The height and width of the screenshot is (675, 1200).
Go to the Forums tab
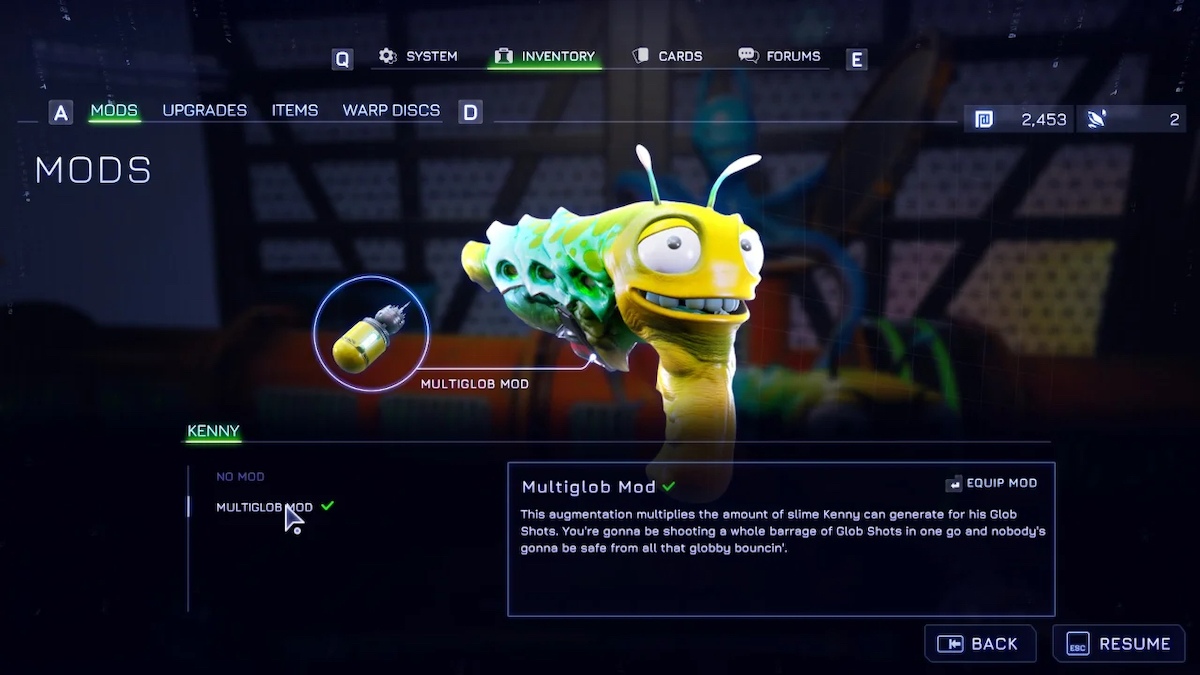pos(780,57)
